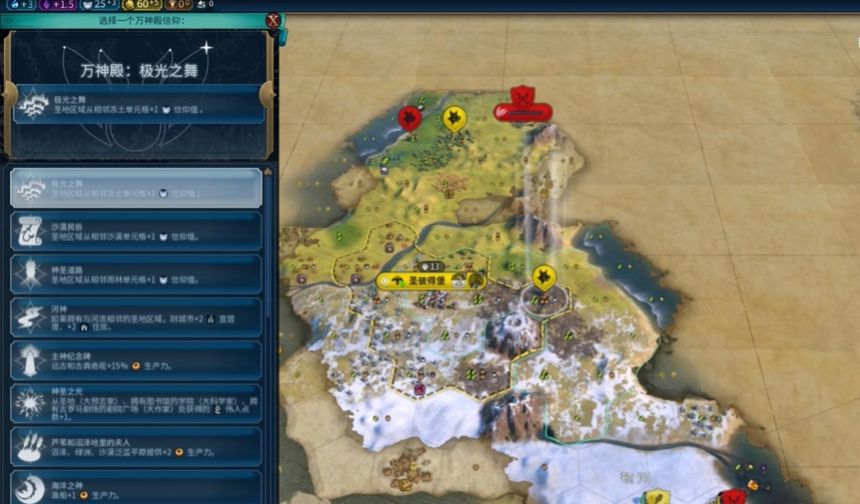This screenshot has height=504, width=860.
Task: Select the yellow unit flag near the mountain
Action: pos(544,277)
